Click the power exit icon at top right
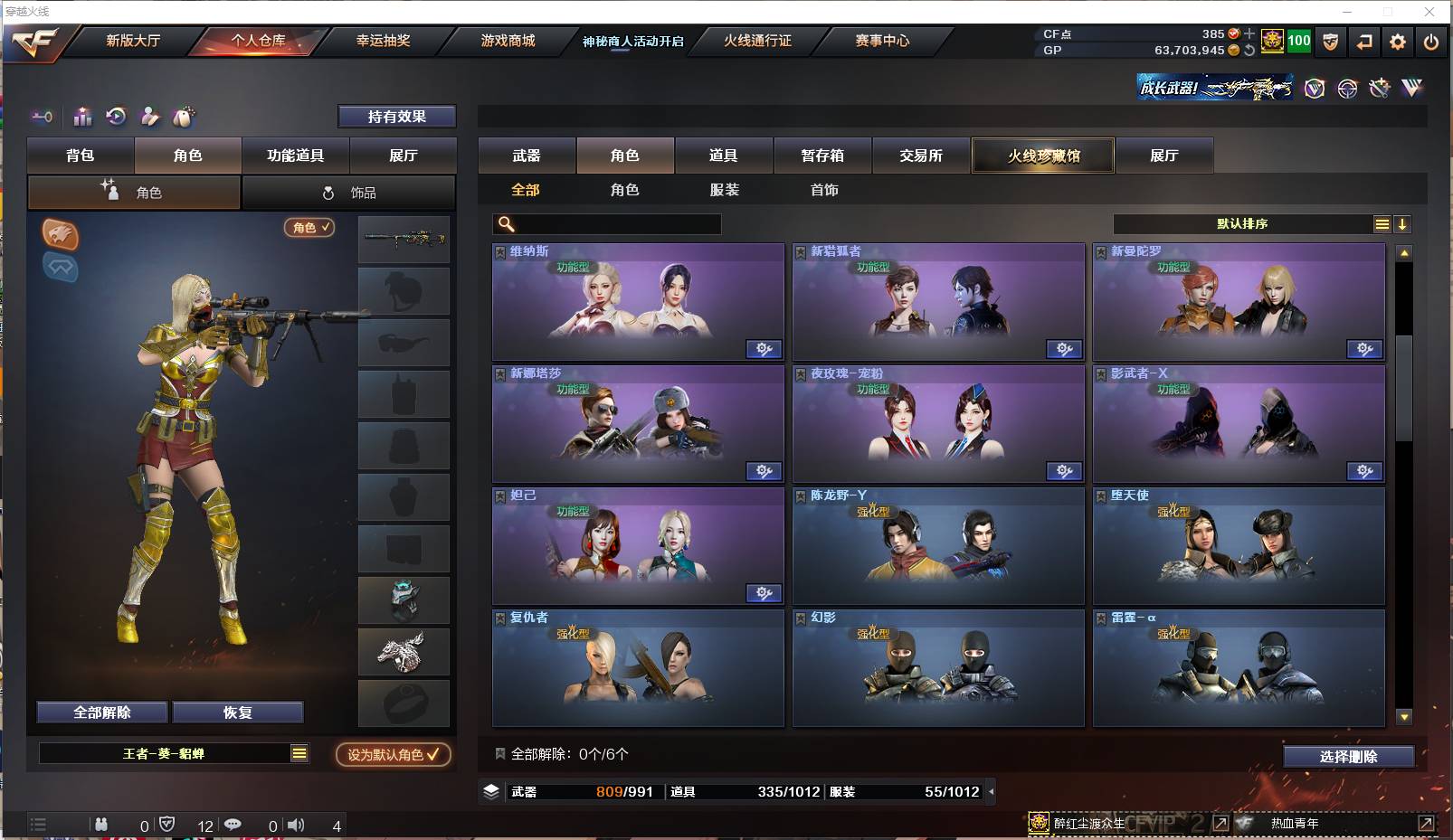 [x=1431, y=42]
